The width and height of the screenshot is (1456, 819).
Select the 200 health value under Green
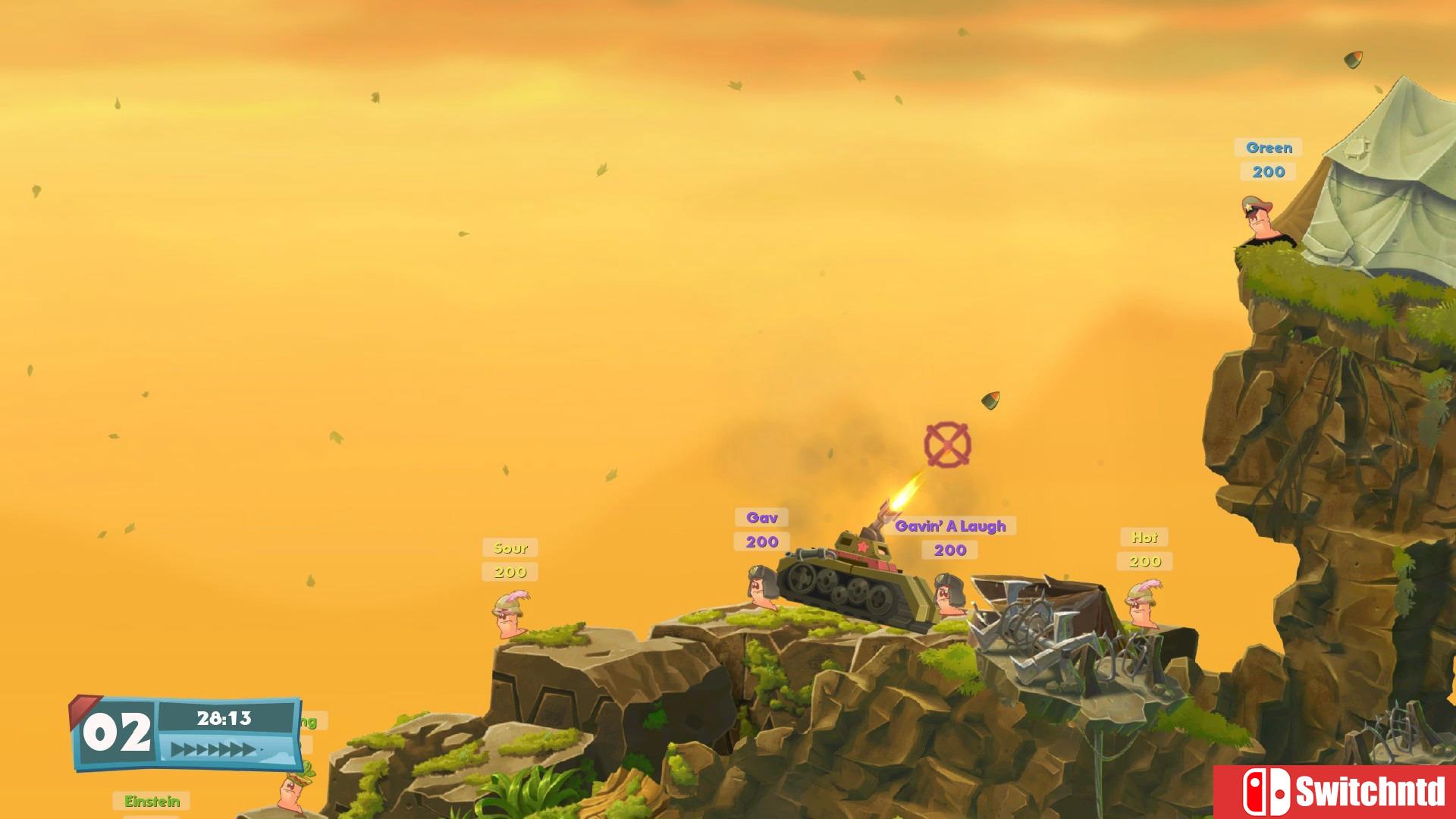[1268, 172]
